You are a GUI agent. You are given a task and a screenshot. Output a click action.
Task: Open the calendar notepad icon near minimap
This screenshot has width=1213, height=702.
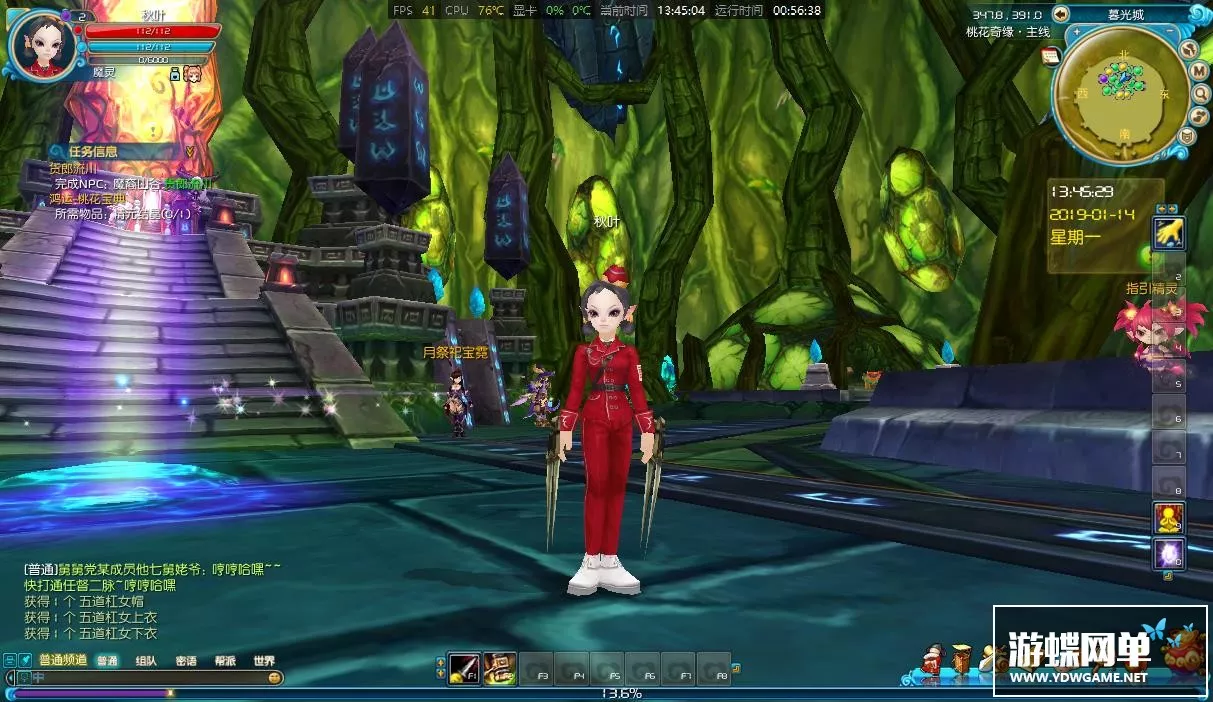click(1050, 56)
